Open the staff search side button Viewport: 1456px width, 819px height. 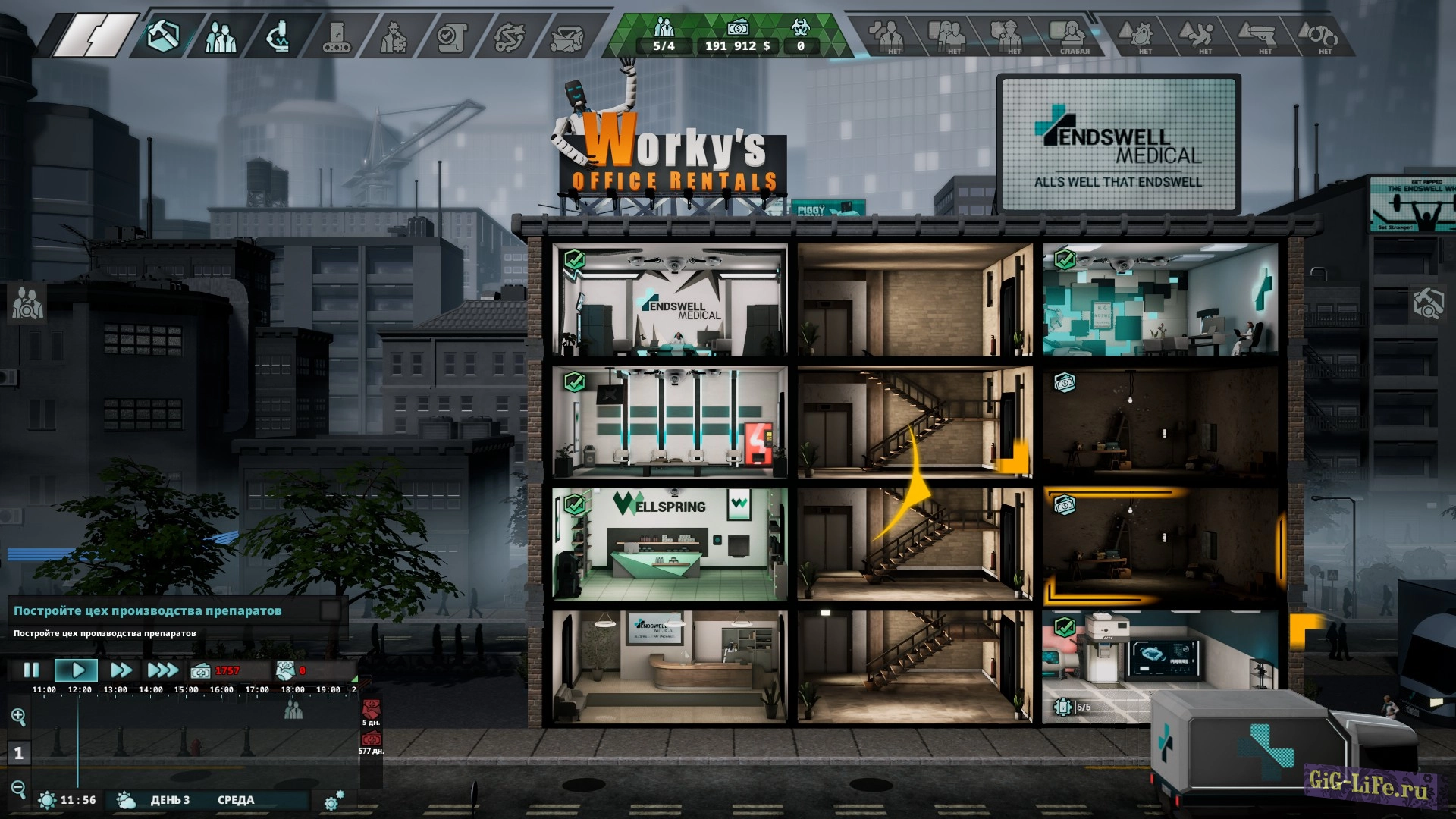(x=27, y=303)
